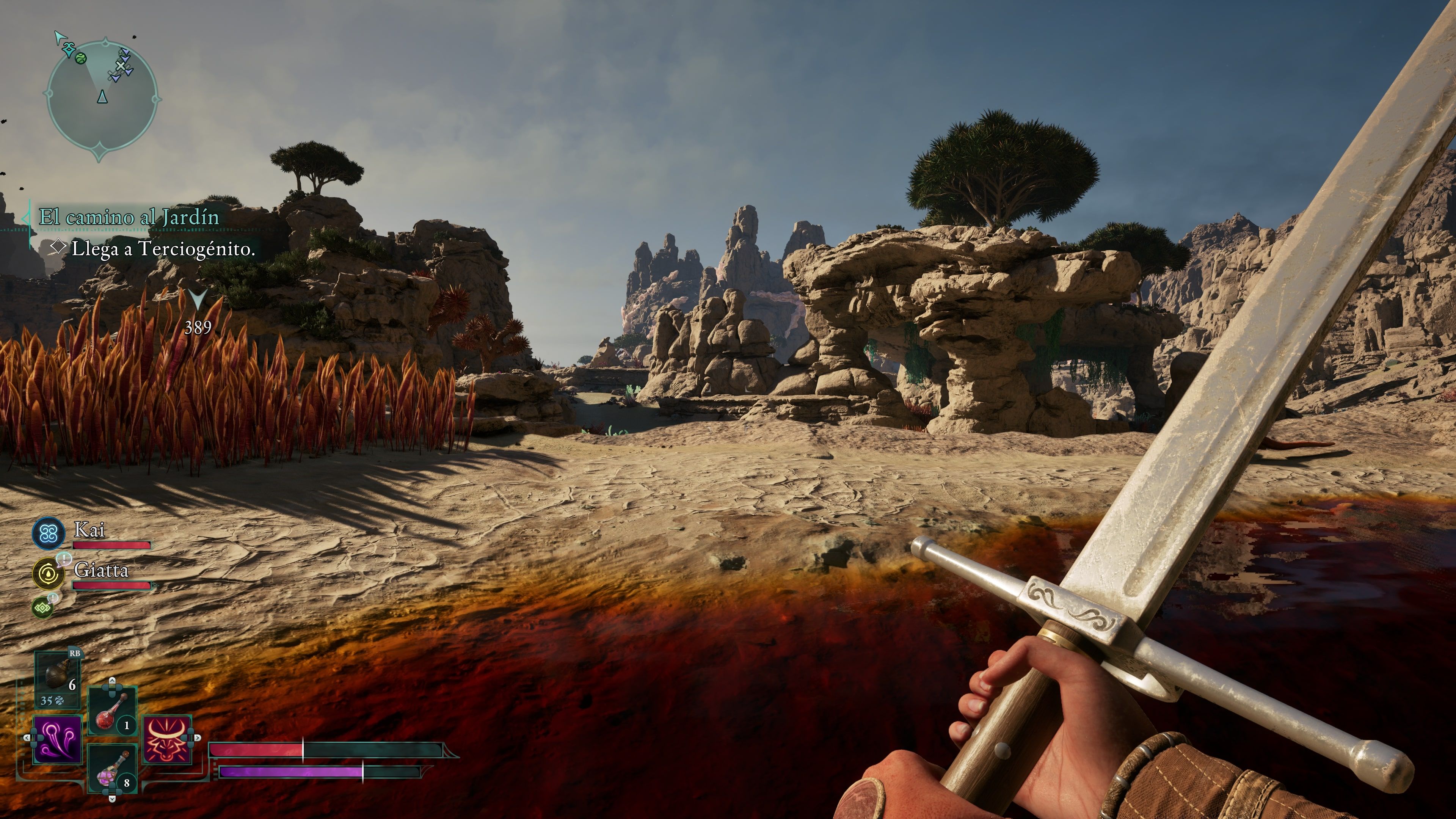Click the white cross marker on the minimap
The height and width of the screenshot is (819, 1456).
coord(121,66)
